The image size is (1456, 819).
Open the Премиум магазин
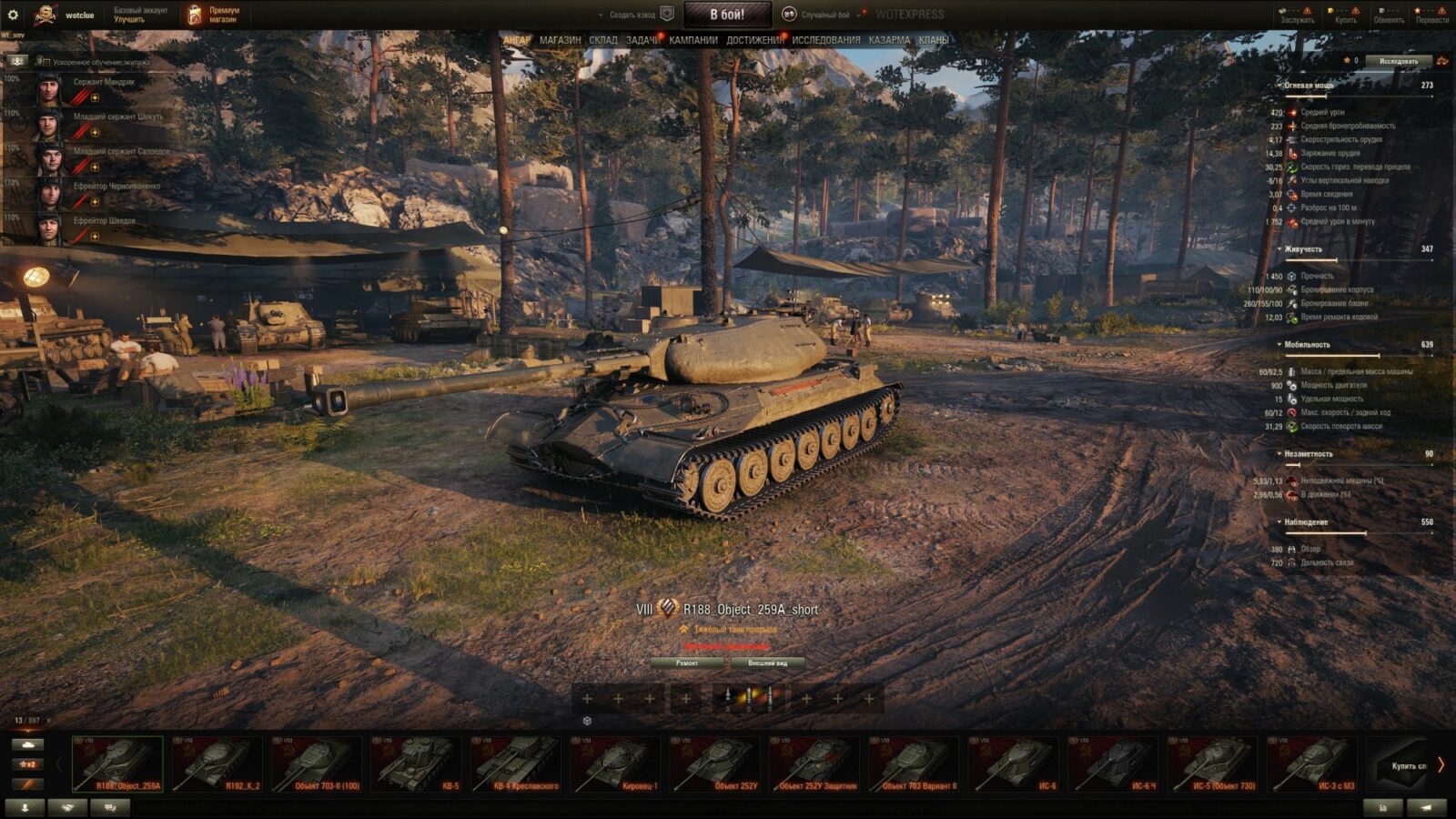213,15
